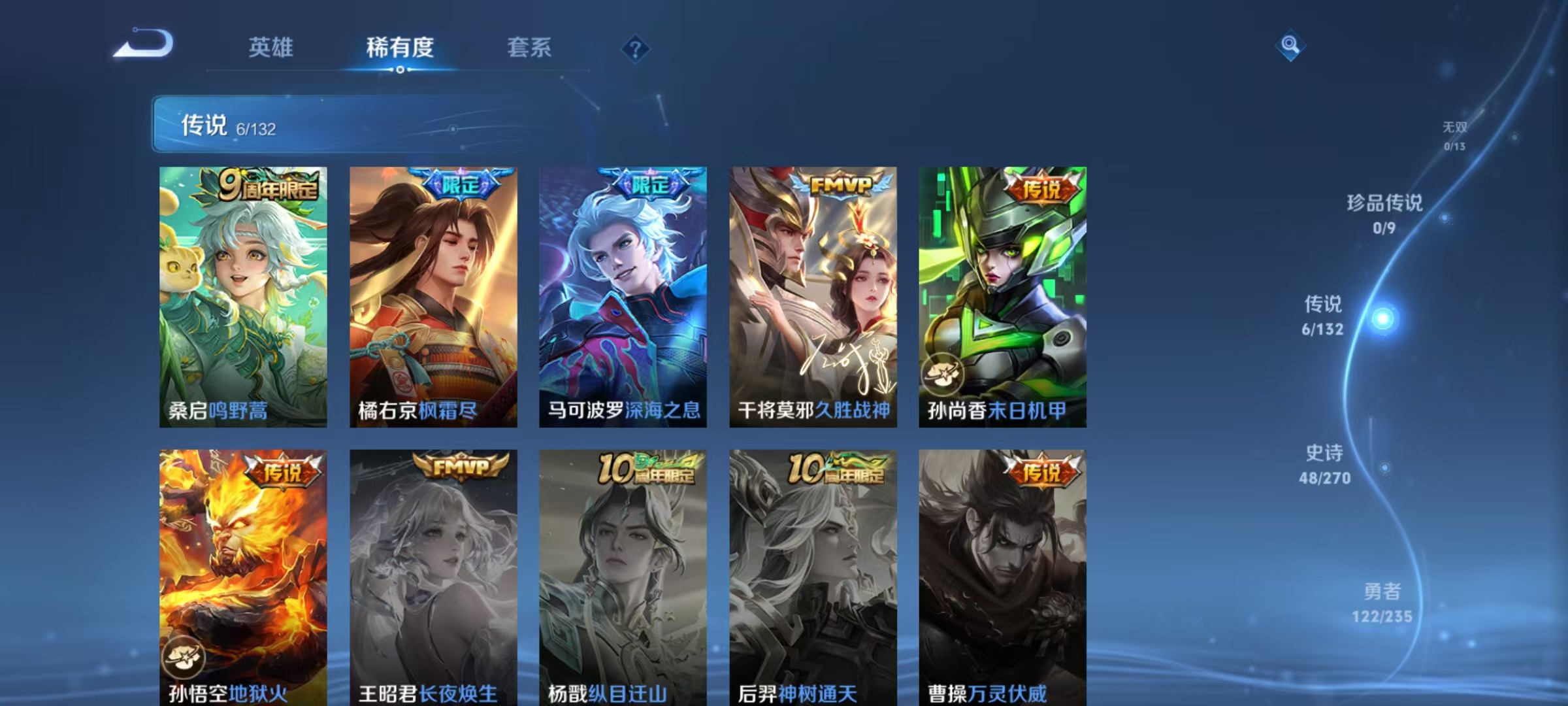This screenshot has width=1568, height=706.
Task: Click the question mark help icon
Action: 636,48
